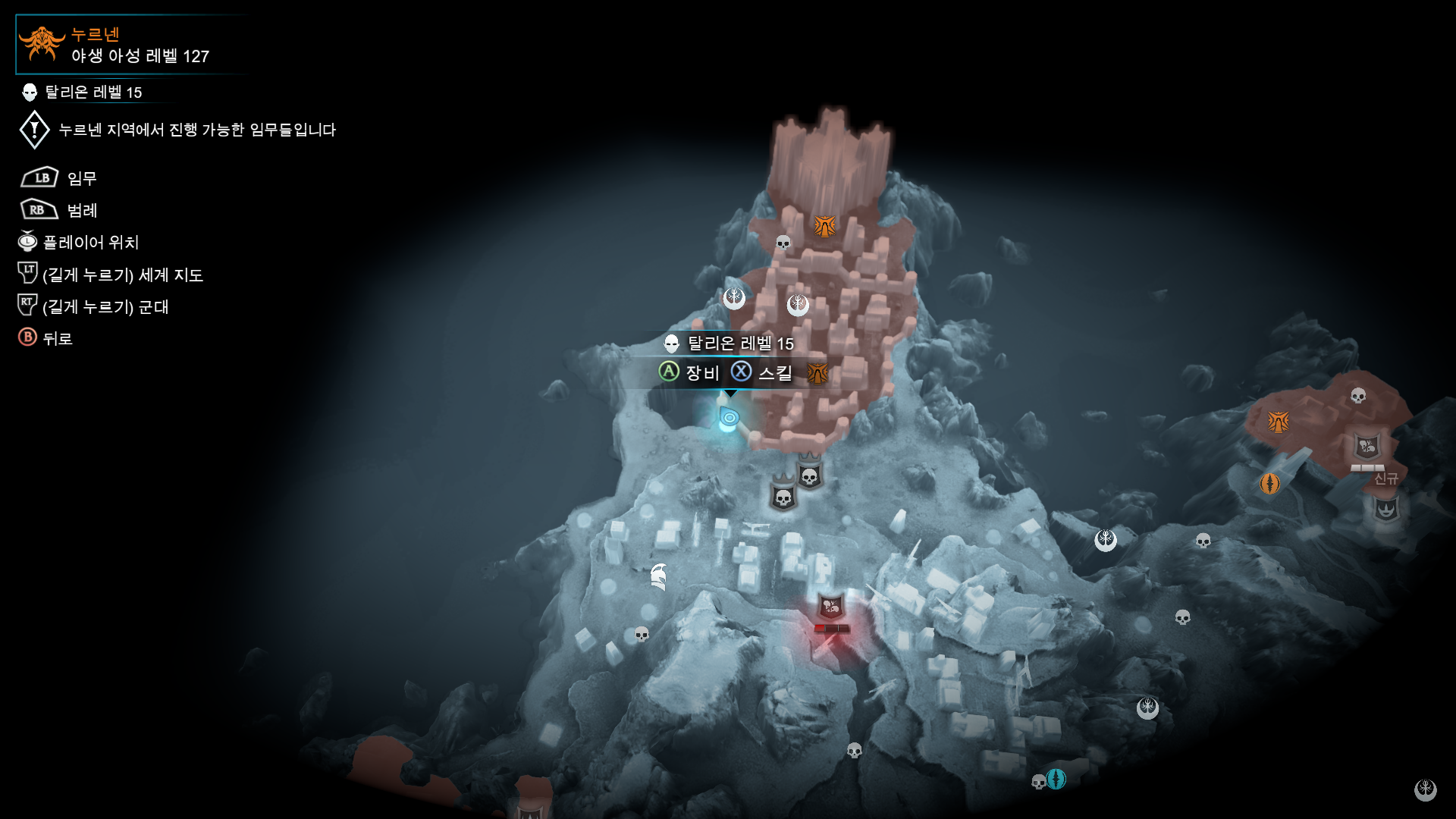Select the flame crest shield marker
The image size is (1456, 819).
[1386, 509]
